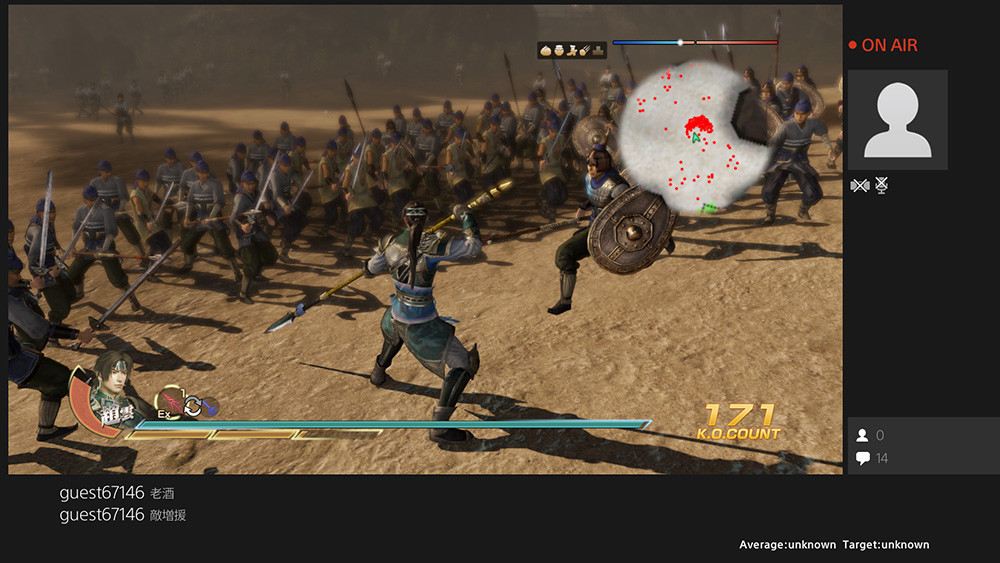
Task: Click the blue secondary weapon icon
Action: tap(208, 406)
